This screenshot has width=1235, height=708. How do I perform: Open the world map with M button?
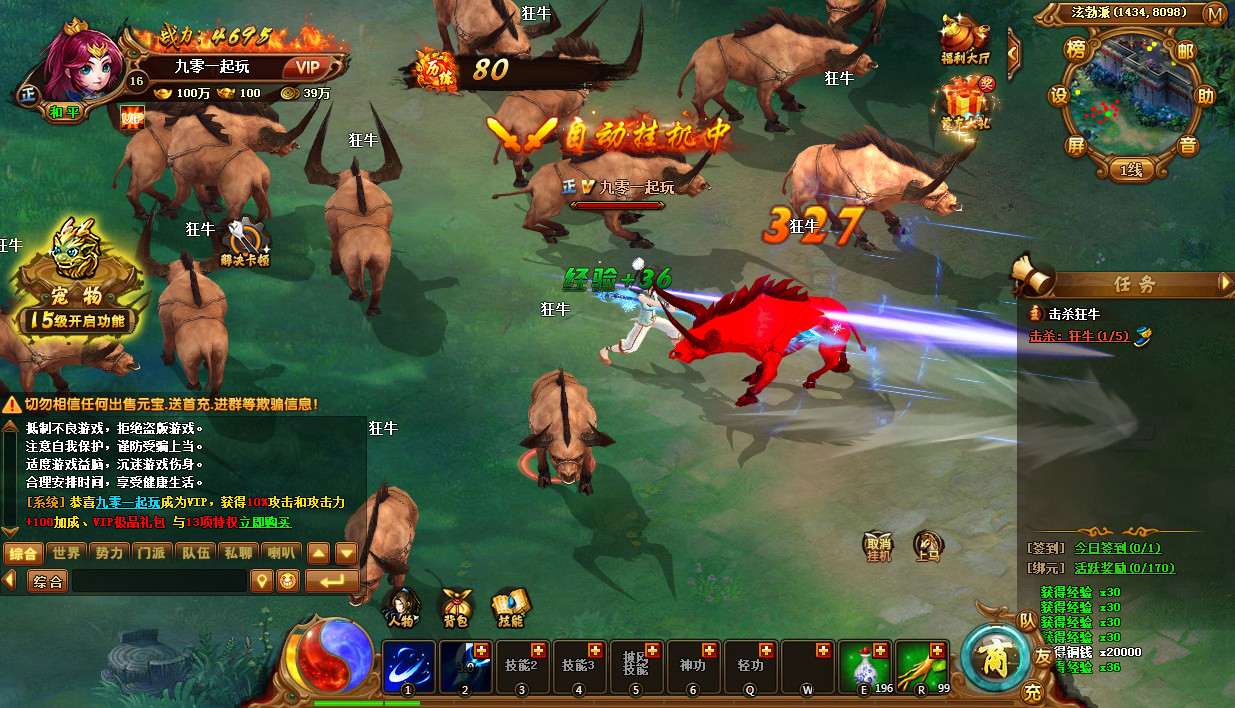point(1215,14)
